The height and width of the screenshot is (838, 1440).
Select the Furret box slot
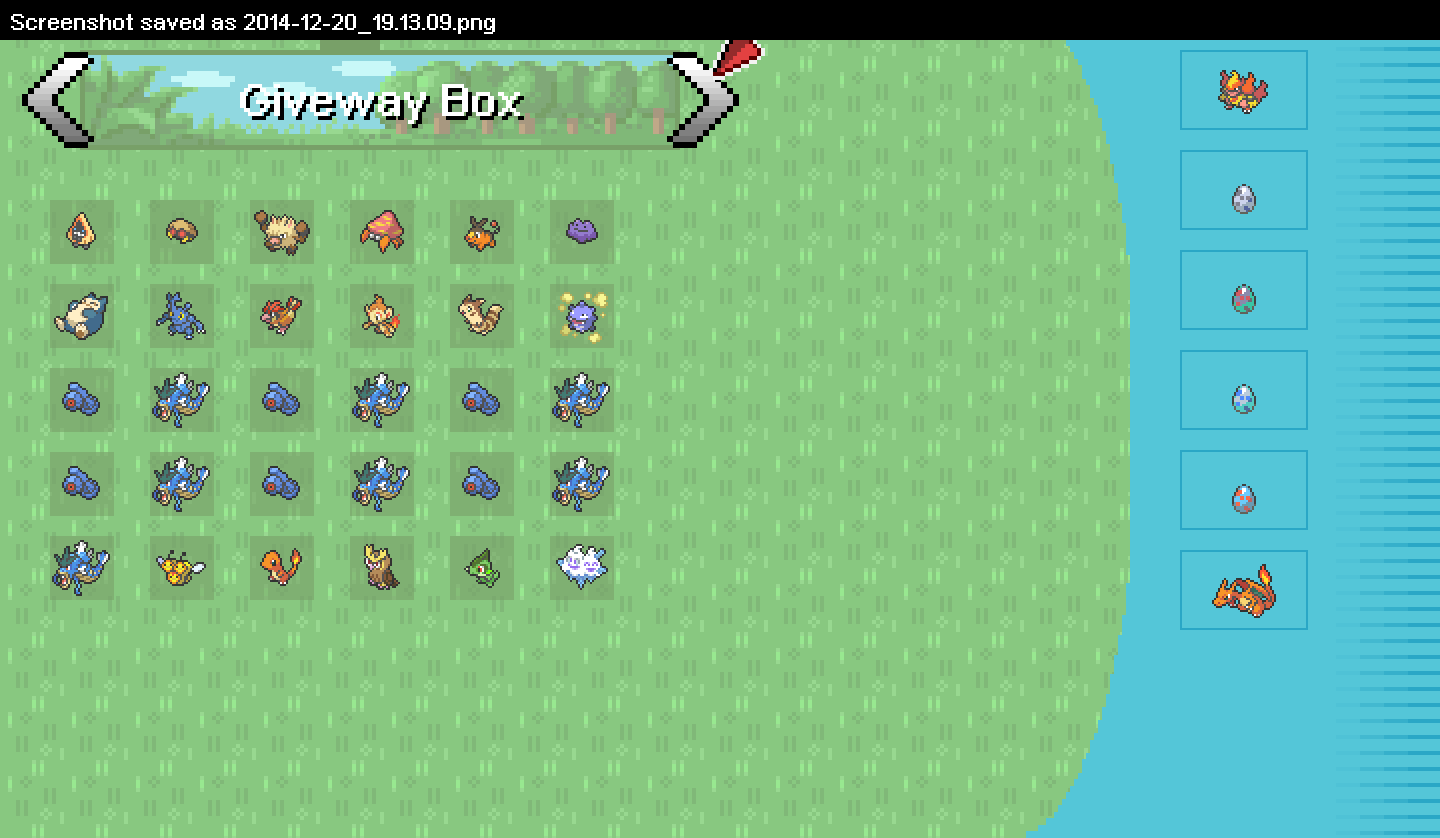(x=482, y=316)
